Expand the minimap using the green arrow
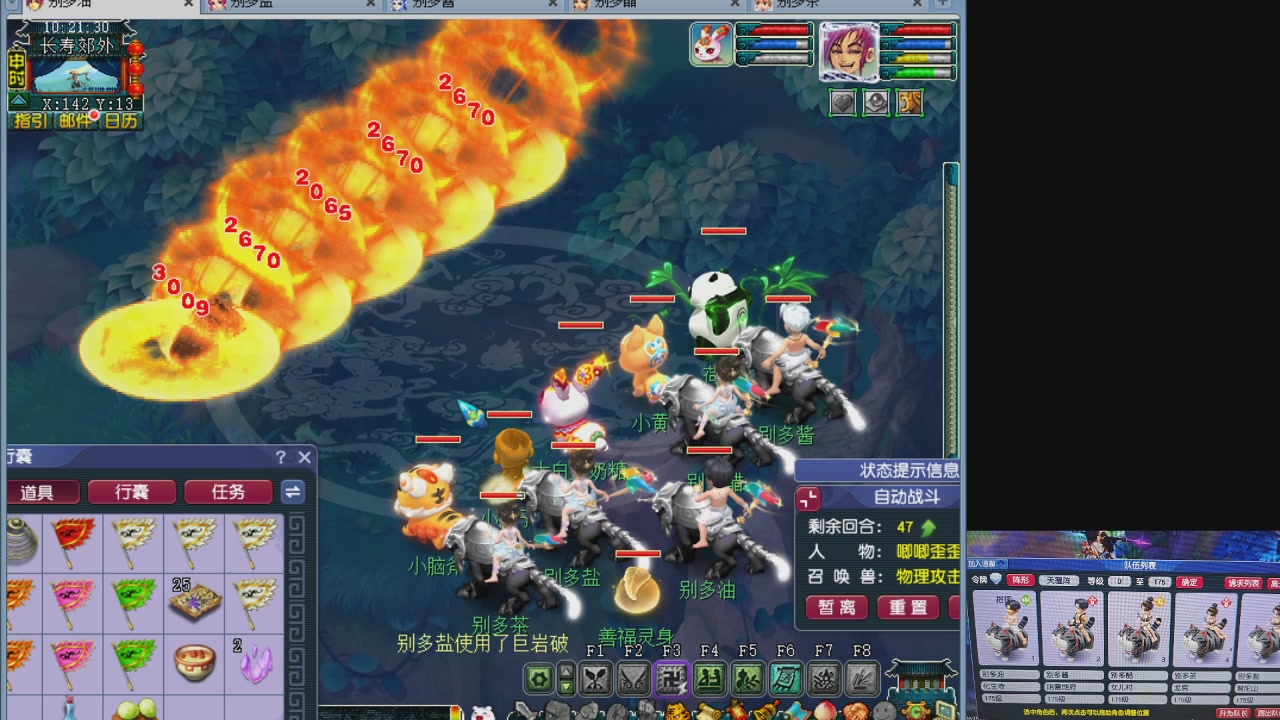1280x720 pixels. [x=18, y=99]
